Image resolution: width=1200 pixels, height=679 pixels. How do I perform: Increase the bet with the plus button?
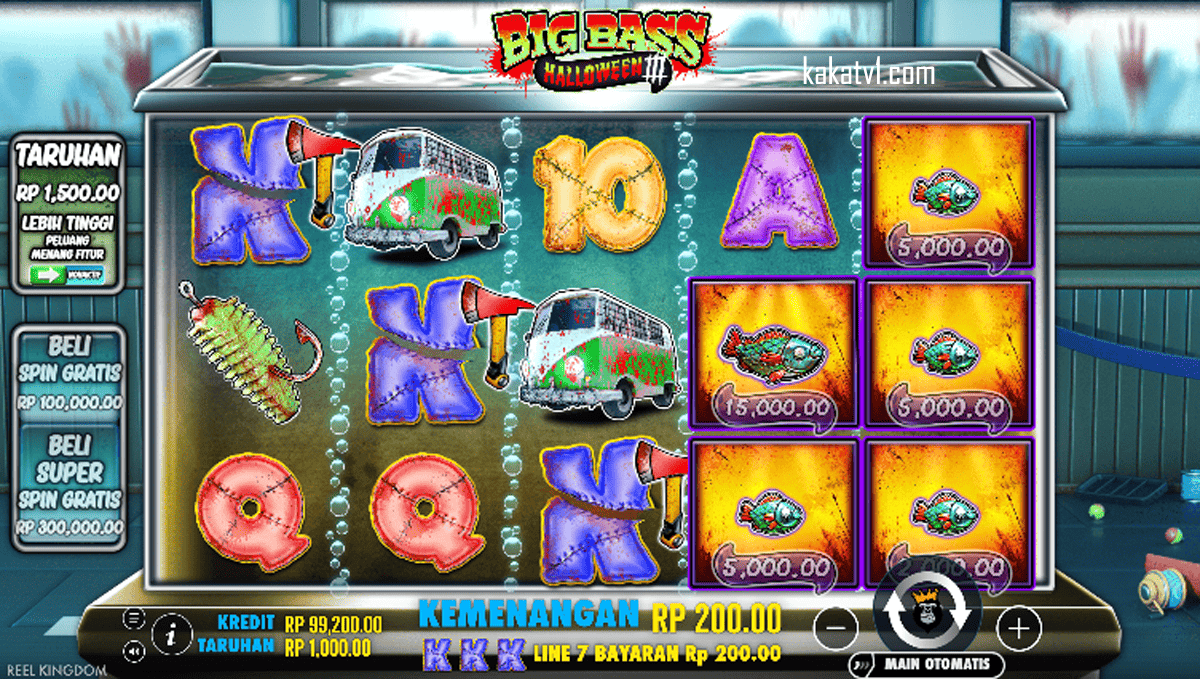click(x=1019, y=628)
